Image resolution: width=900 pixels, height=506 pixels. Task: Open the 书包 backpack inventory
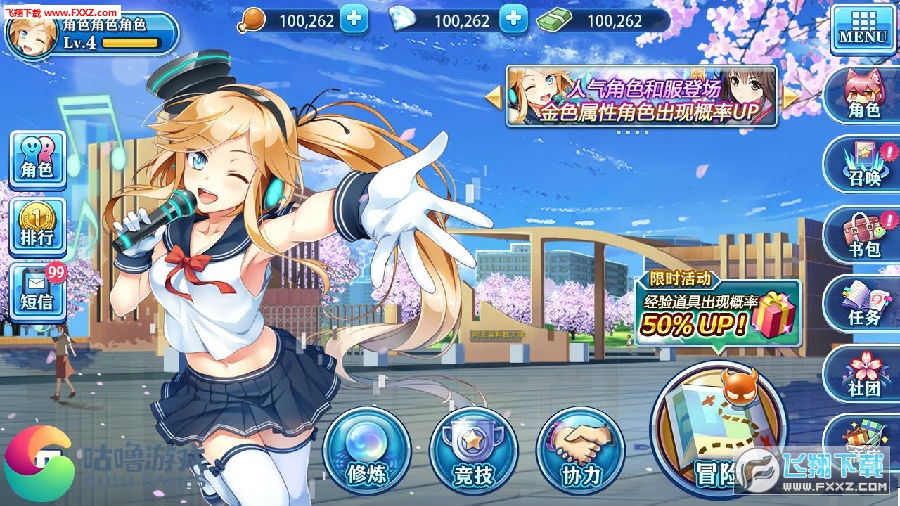click(862, 235)
